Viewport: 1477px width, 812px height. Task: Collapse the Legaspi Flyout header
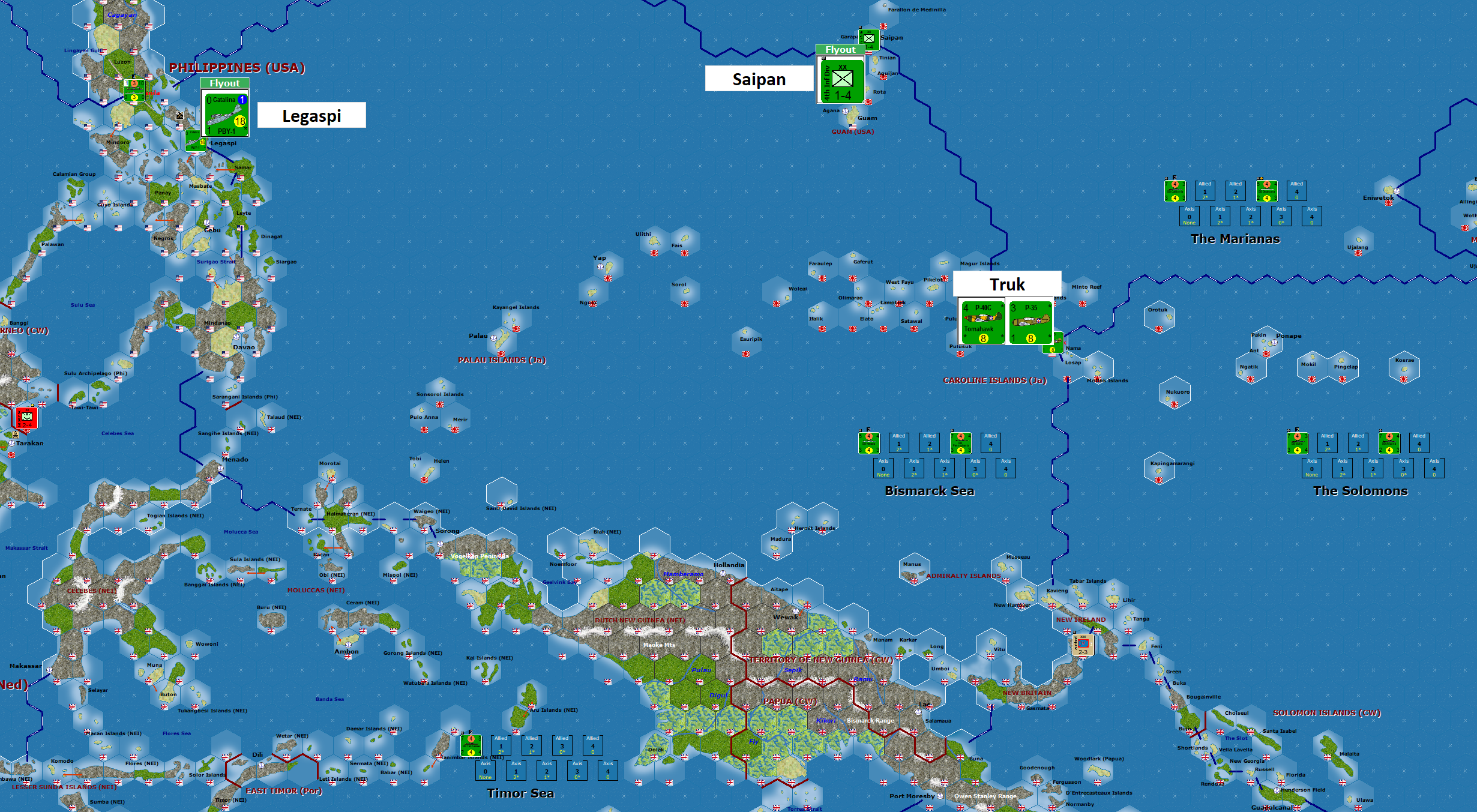tap(225, 83)
